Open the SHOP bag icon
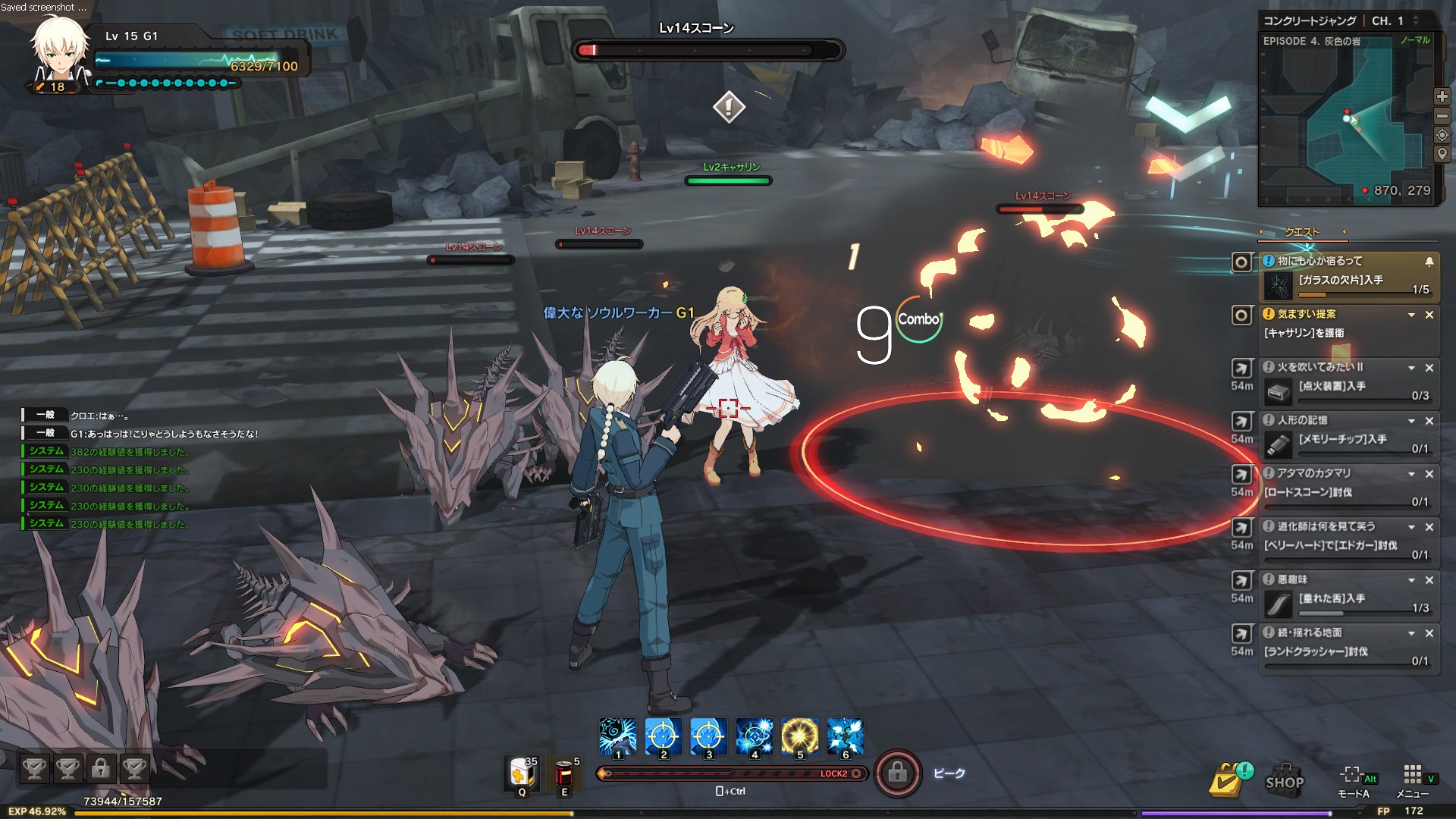1456x819 pixels. pos(1284,780)
